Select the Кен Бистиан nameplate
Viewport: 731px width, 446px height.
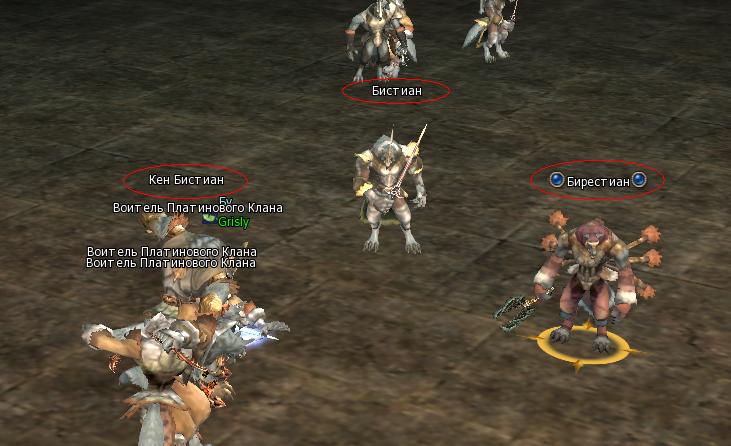point(186,180)
